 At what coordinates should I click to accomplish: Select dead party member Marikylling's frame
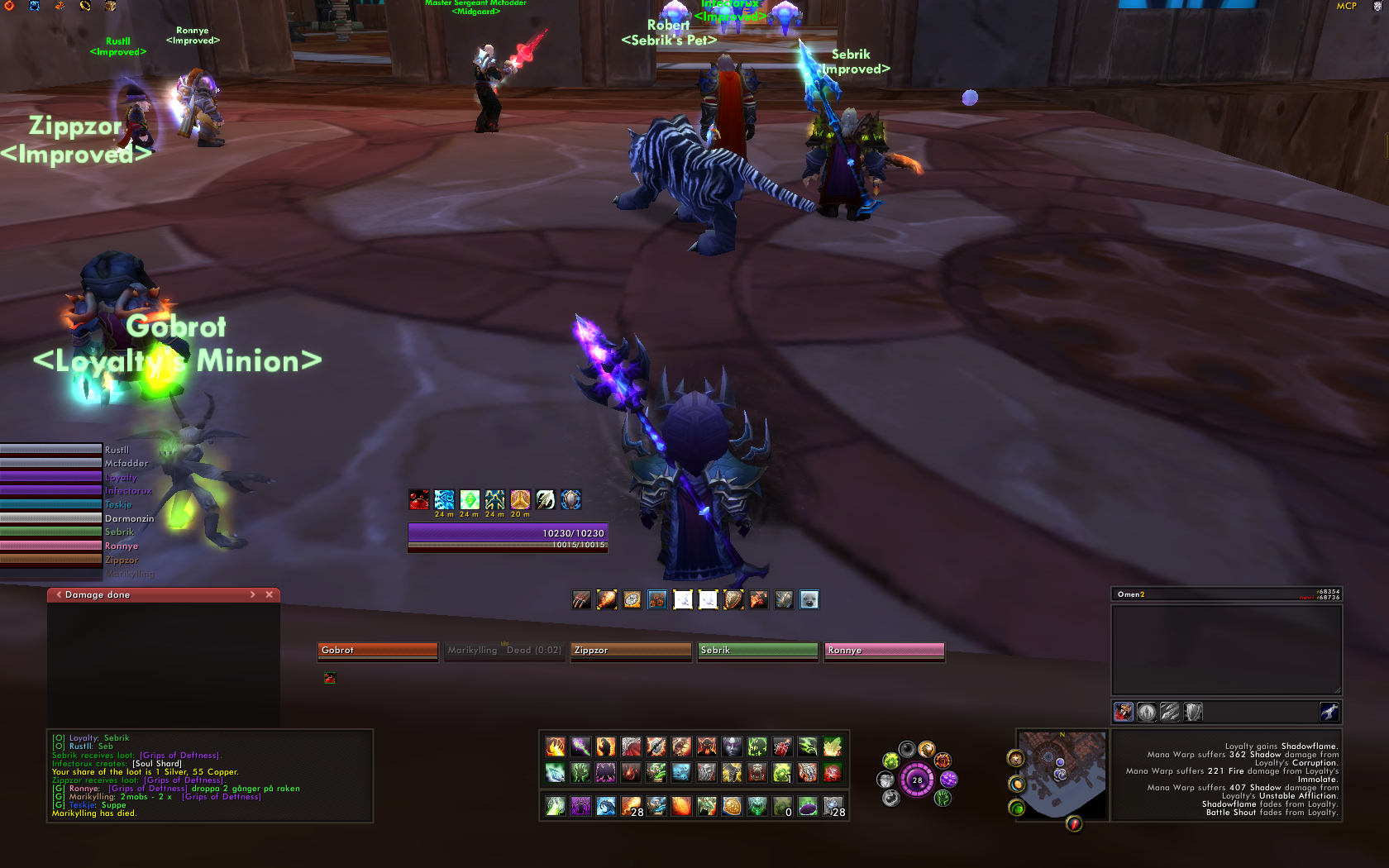(504, 651)
